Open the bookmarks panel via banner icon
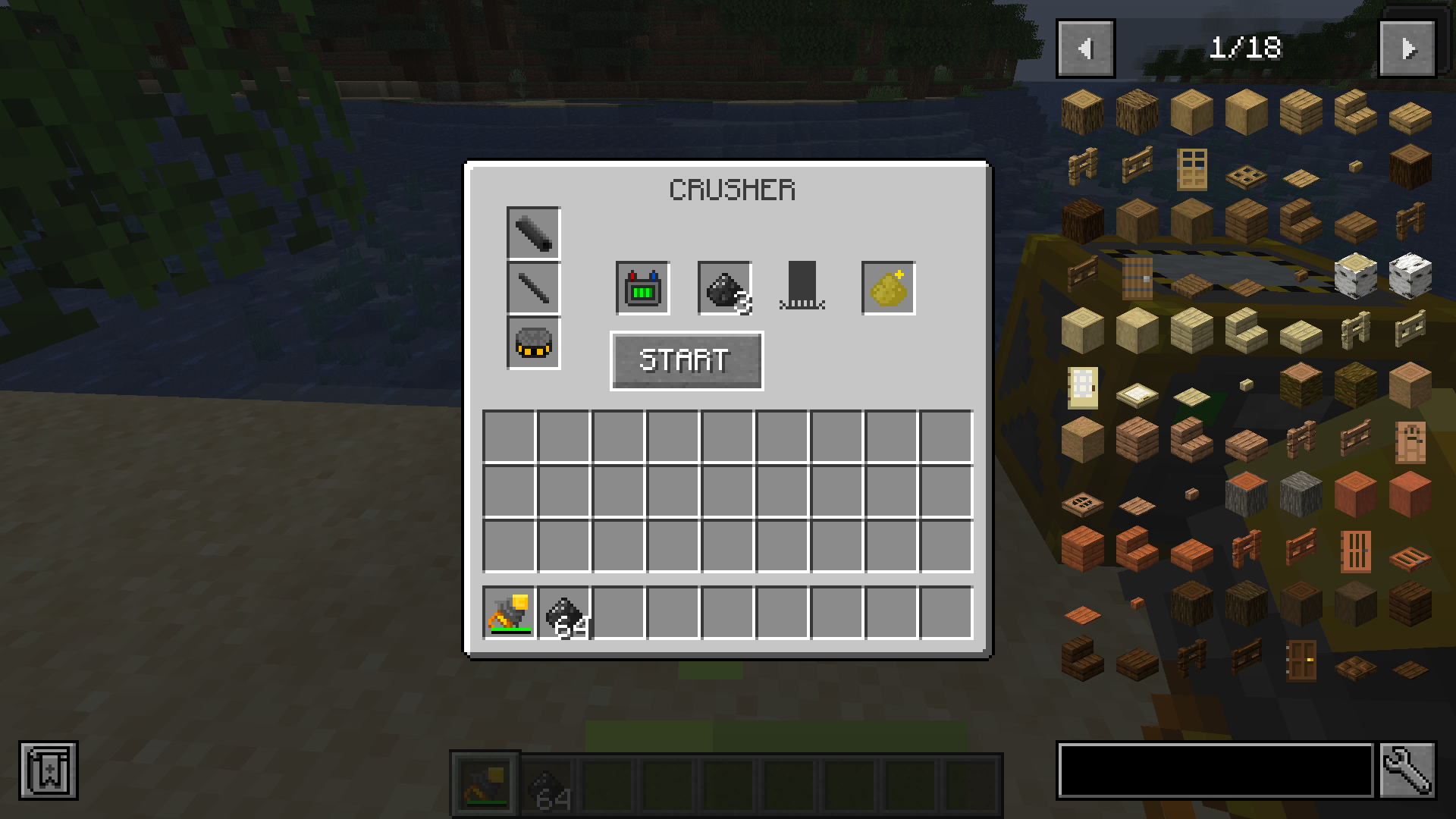Viewport: 1456px width, 819px height. pyautogui.click(x=48, y=770)
